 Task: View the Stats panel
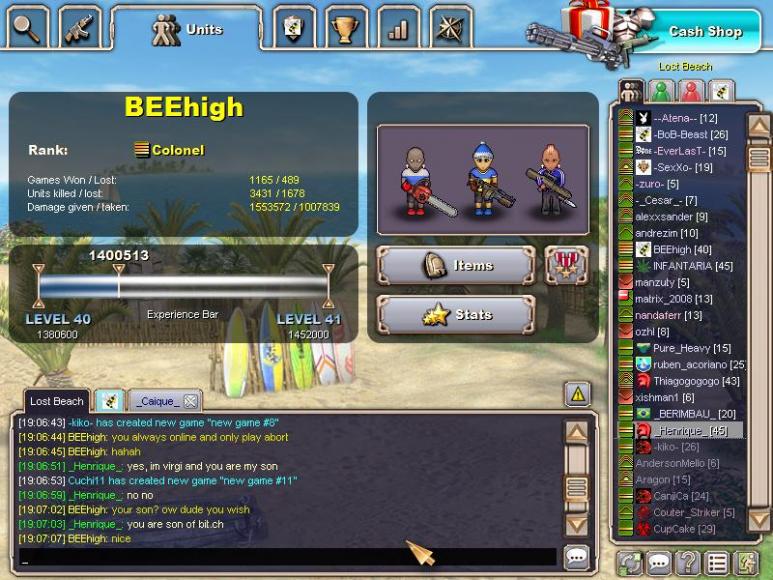coord(456,315)
